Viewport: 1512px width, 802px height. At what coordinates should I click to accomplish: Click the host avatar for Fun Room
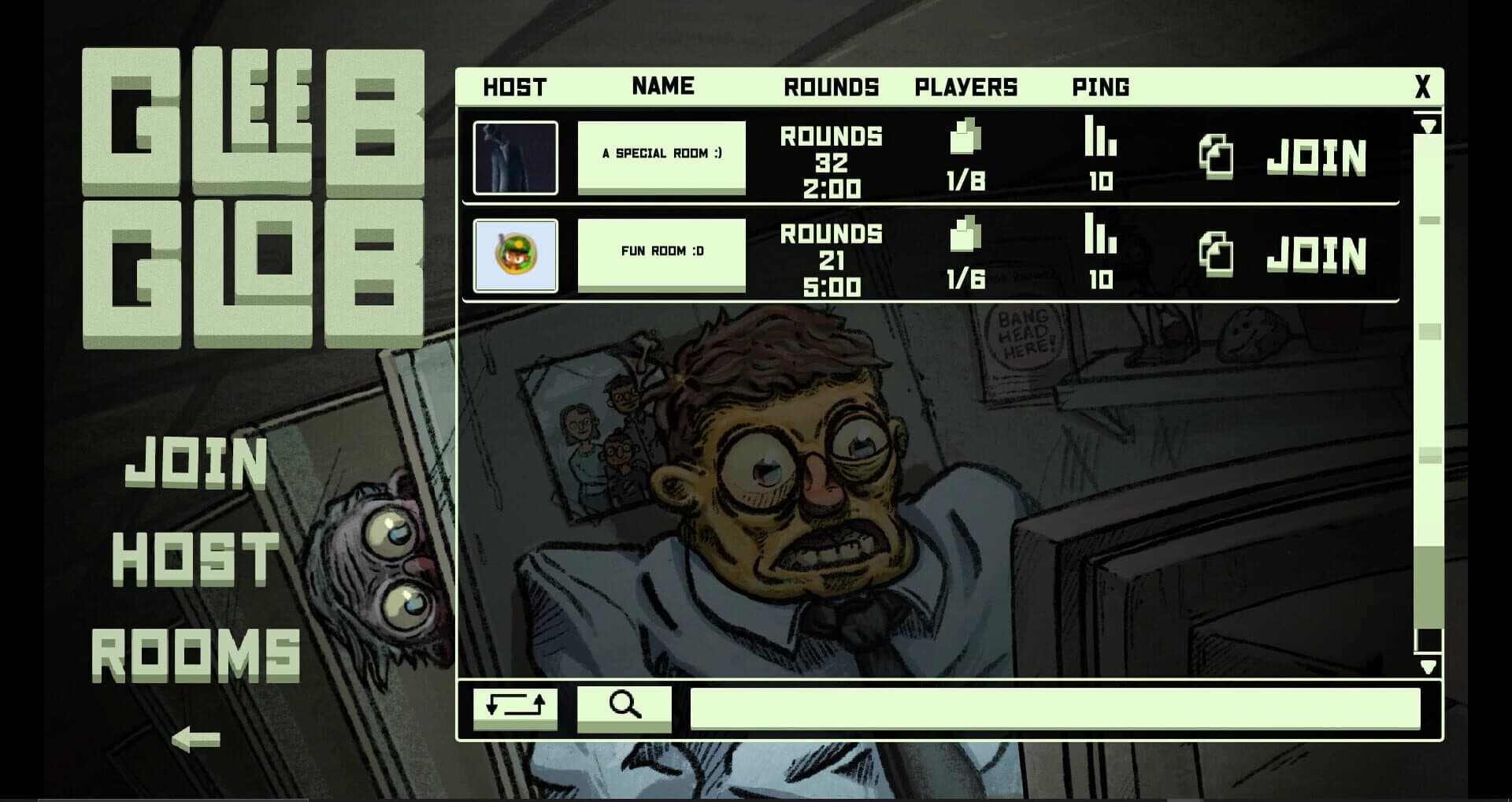[x=516, y=254]
